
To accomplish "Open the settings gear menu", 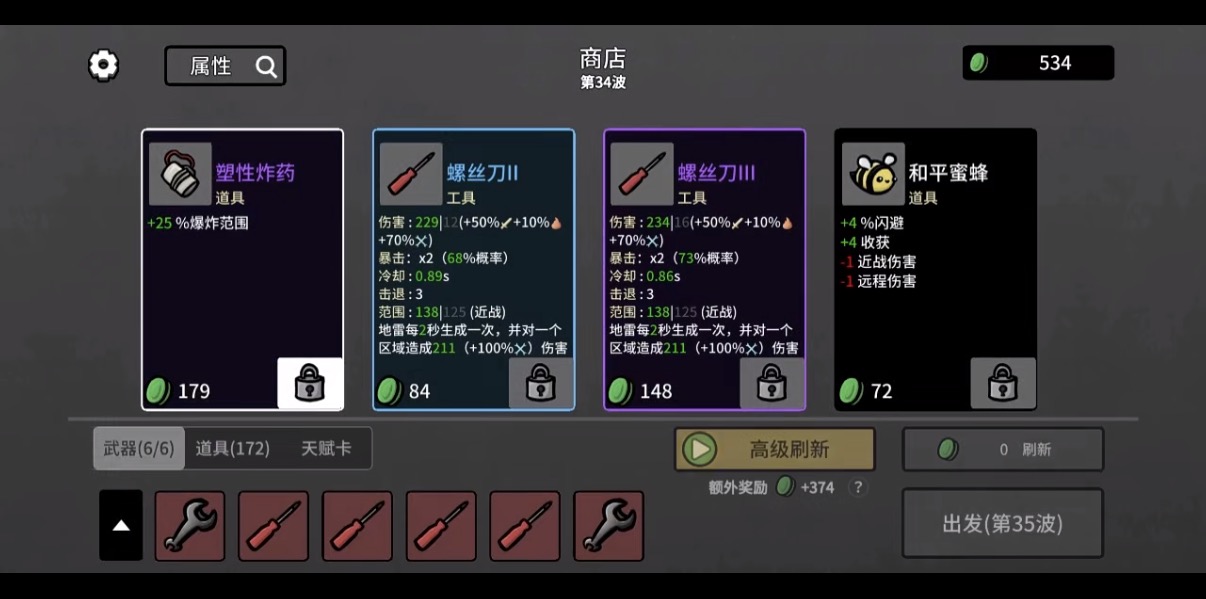I will coord(103,66).
